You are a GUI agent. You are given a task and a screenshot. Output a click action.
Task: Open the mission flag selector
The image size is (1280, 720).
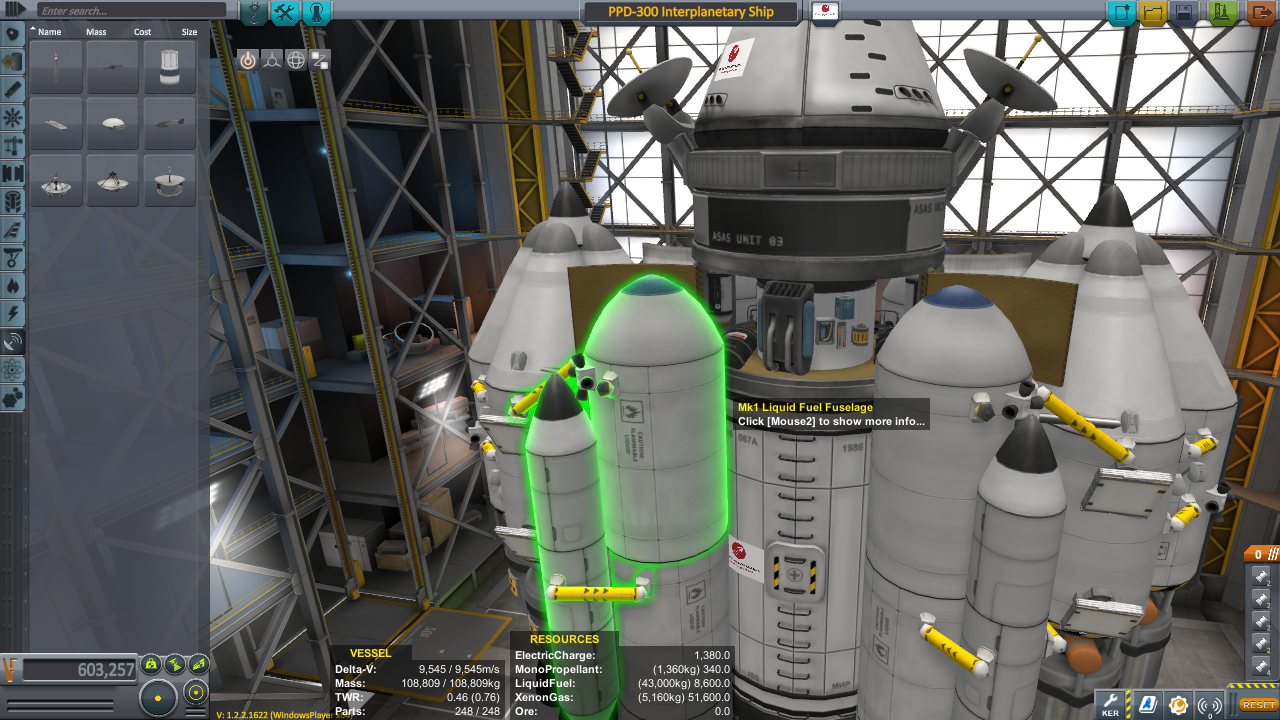click(x=826, y=12)
